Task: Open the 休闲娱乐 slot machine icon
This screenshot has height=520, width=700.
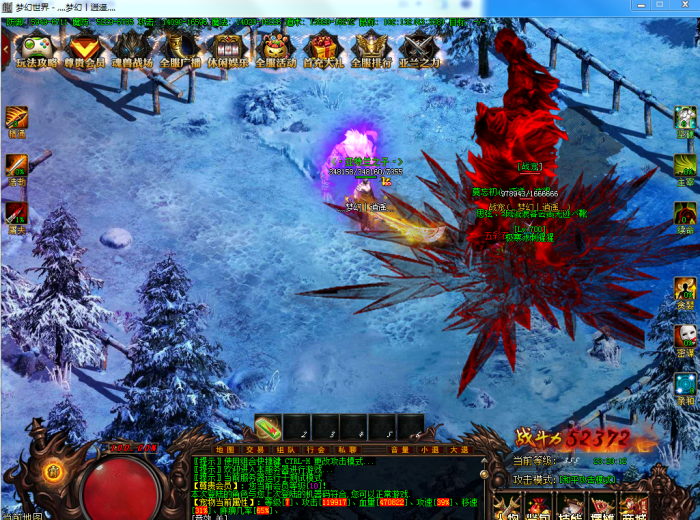Action: pos(229,49)
